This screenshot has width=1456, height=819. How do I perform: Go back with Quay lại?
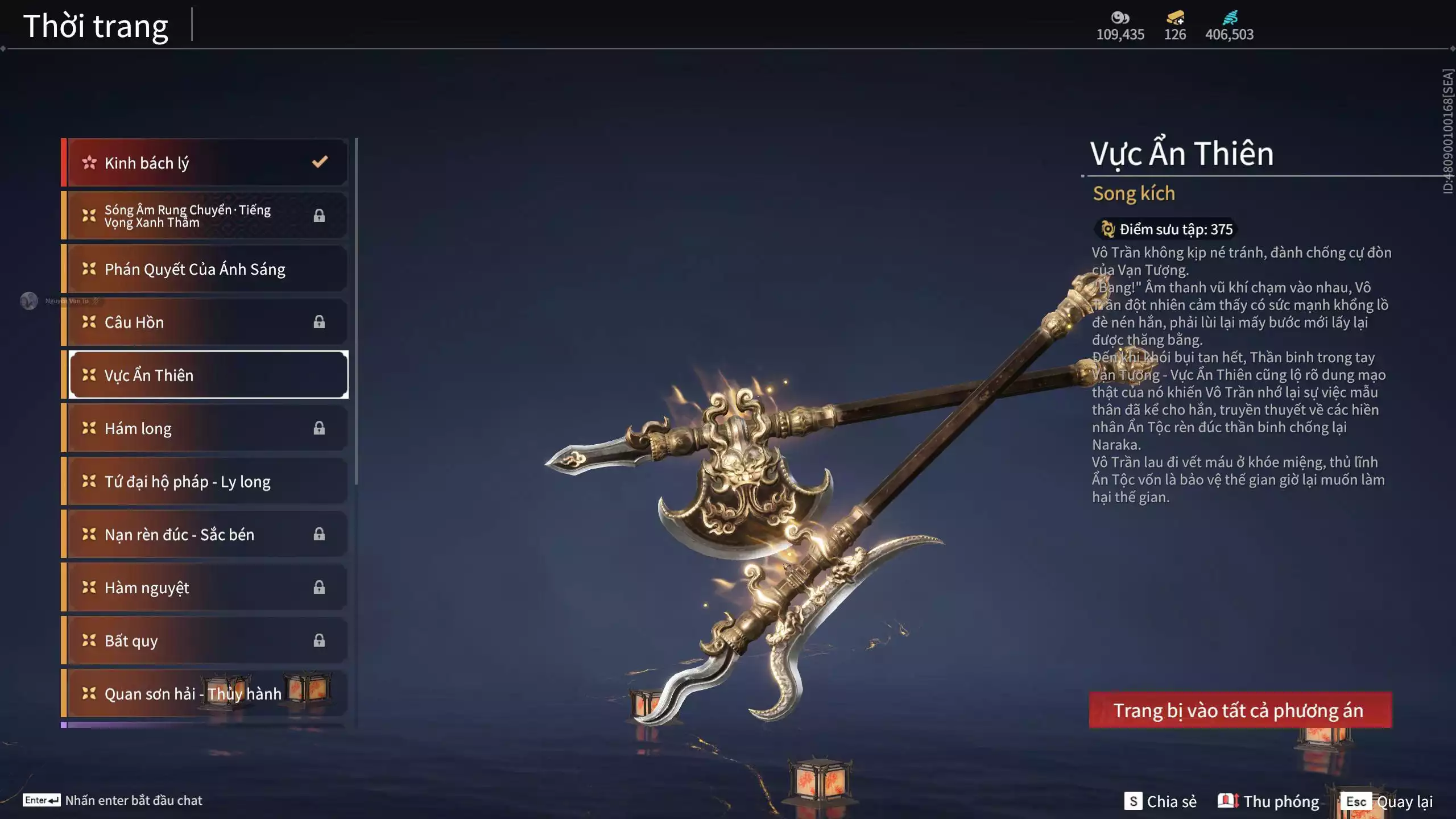click(1387, 801)
